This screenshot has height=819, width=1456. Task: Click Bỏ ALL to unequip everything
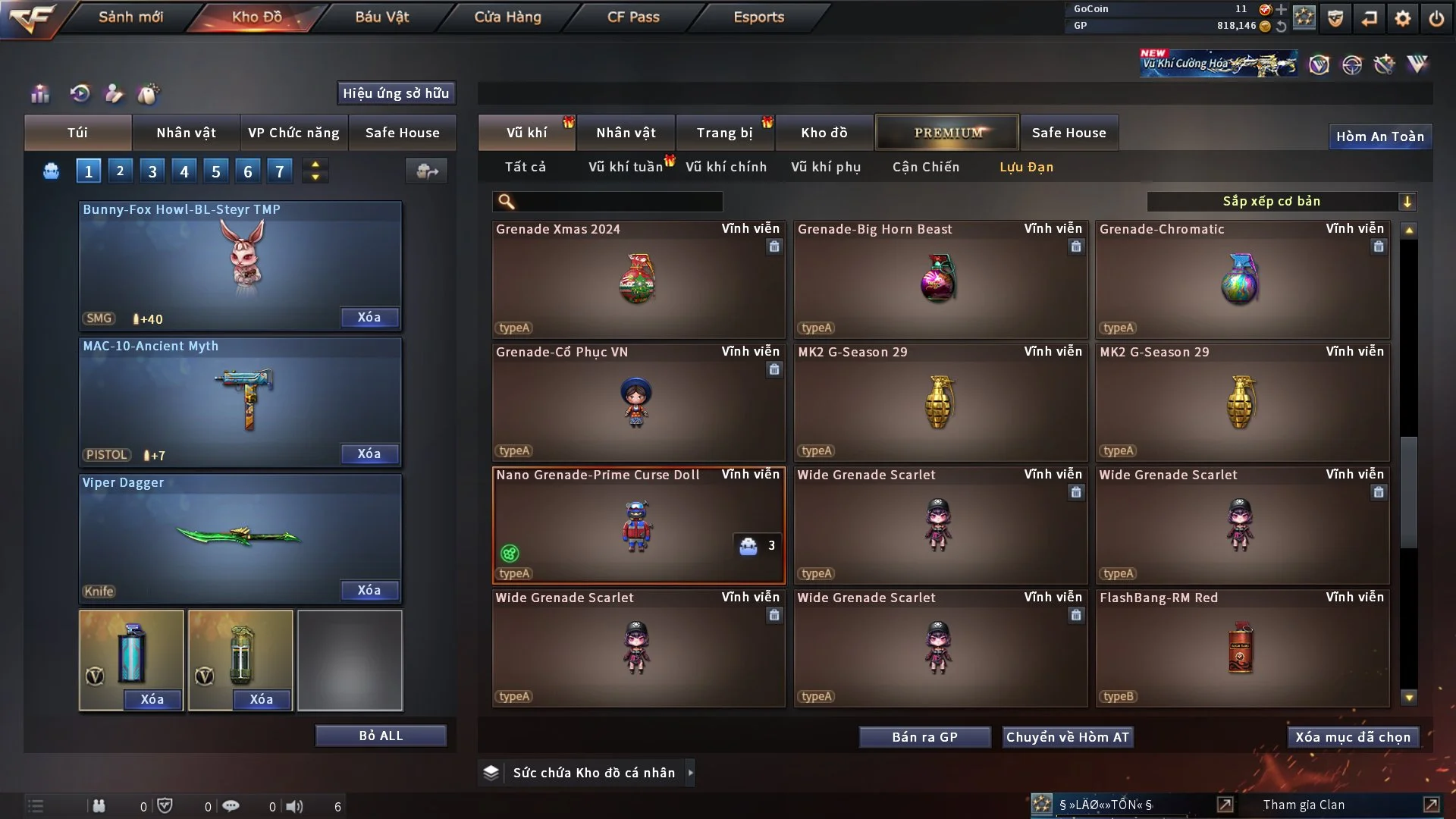click(x=381, y=736)
